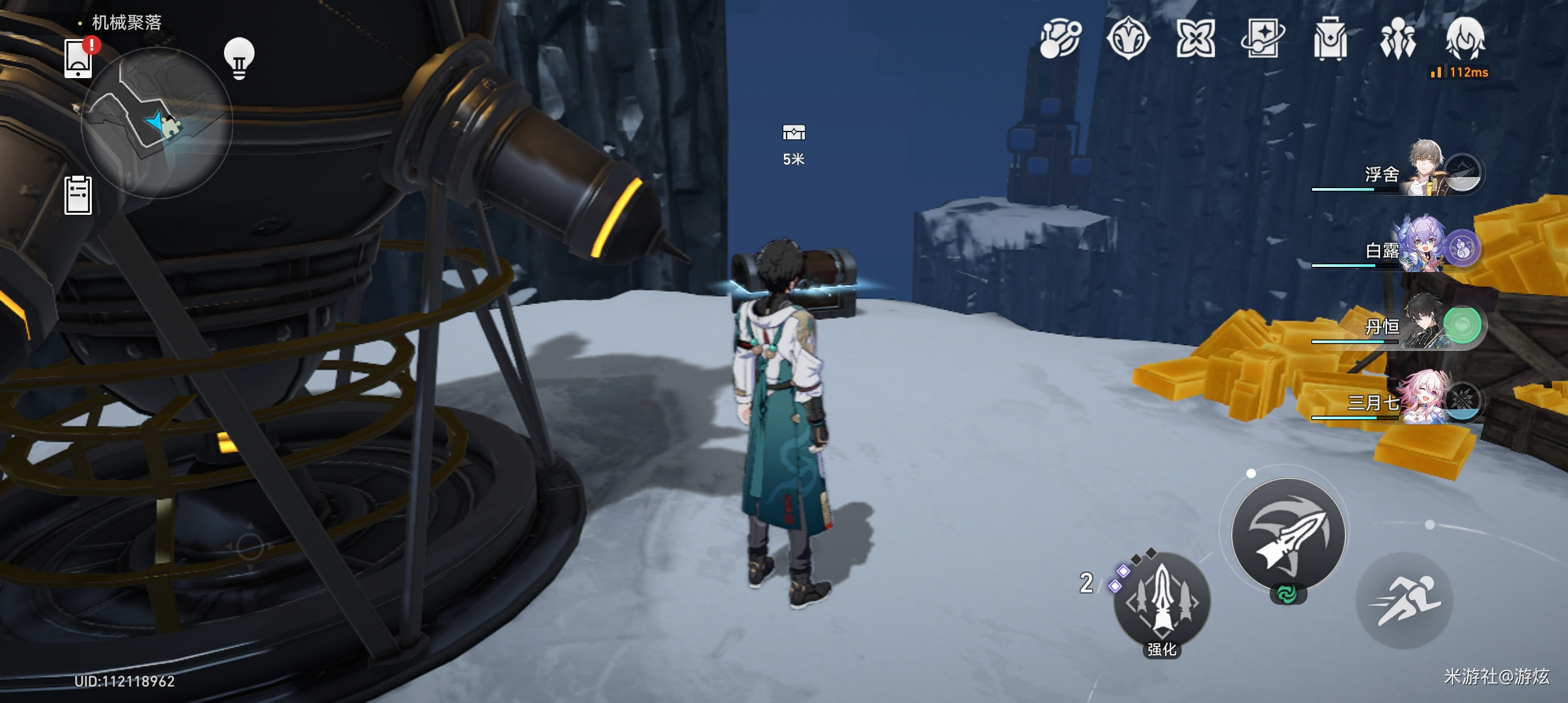Open the character portrait head icon

click(x=1465, y=38)
